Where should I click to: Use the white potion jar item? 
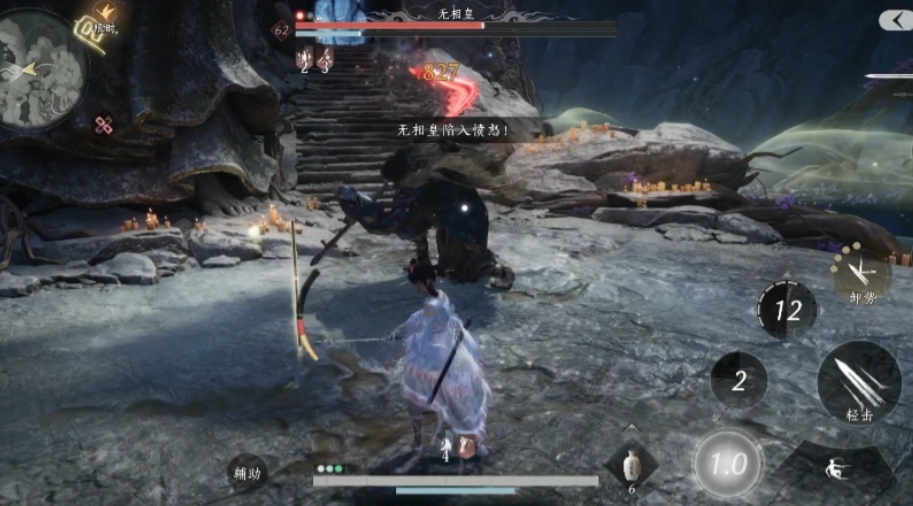point(631,466)
